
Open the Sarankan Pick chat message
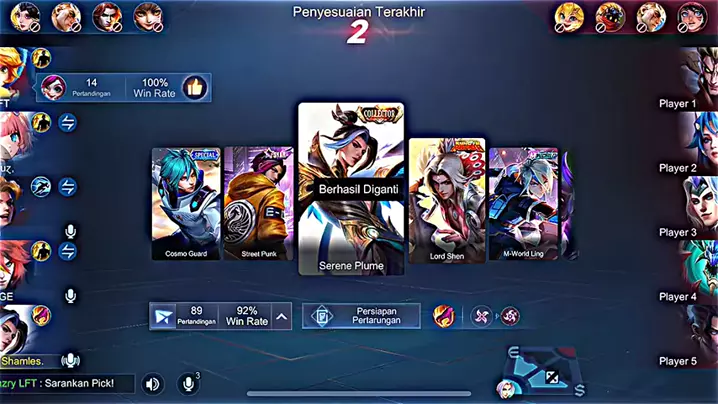point(66,383)
